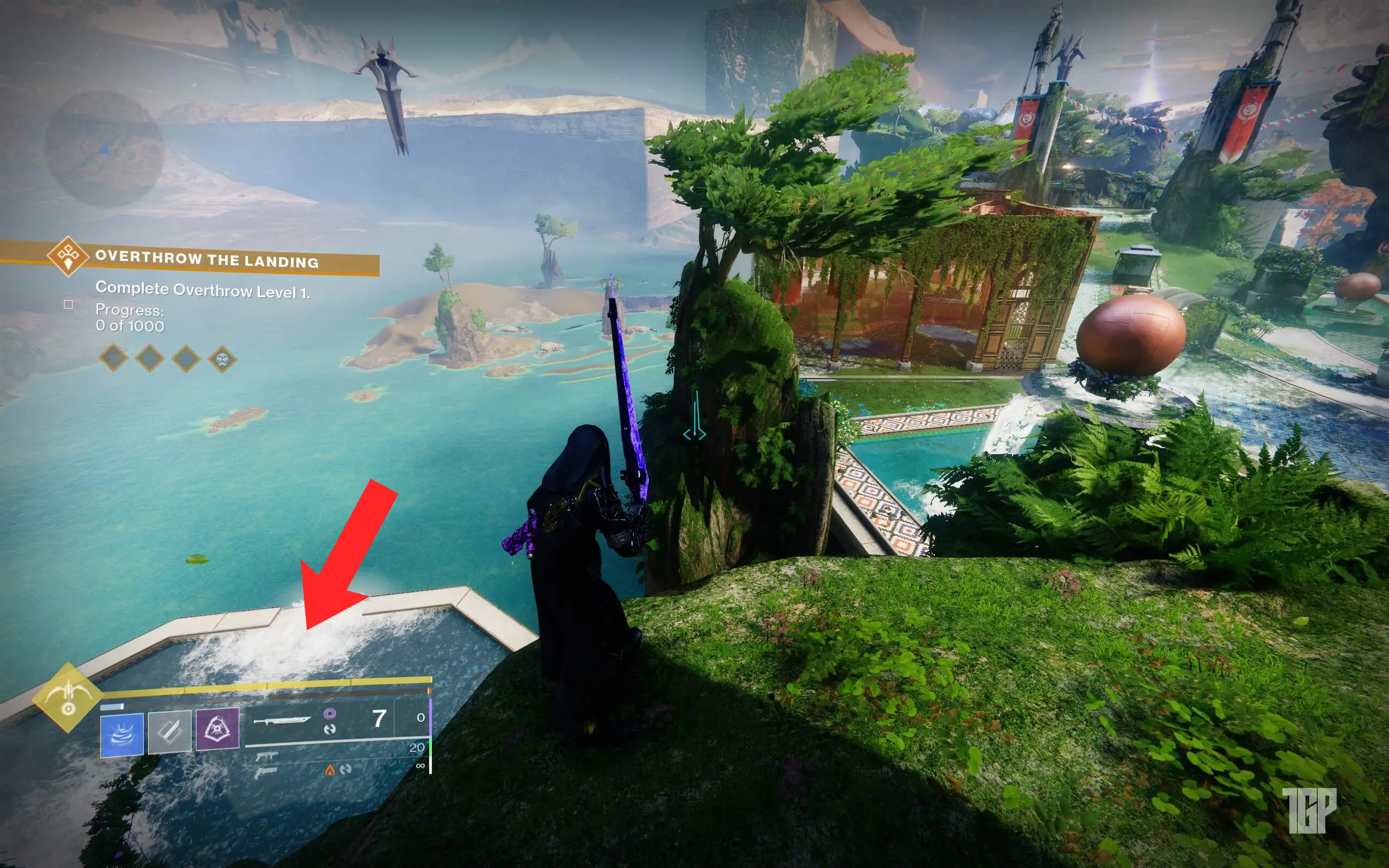This screenshot has height=868, width=1389.
Task: Expand the Overthrow the Landing quest header
Action: tap(208, 260)
